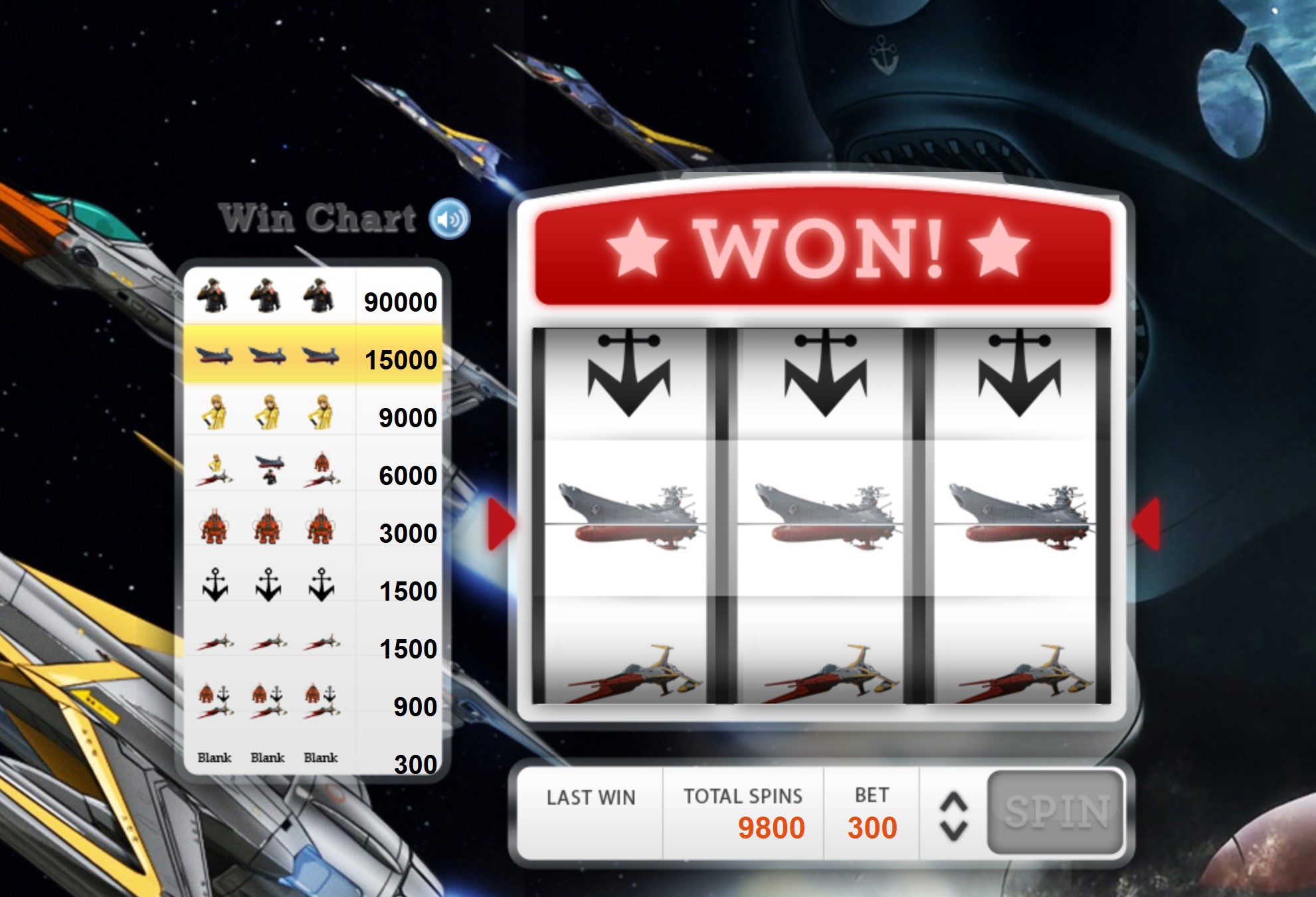Toggle the sound speaker icon
This screenshot has width=1316, height=897.
(449, 219)
